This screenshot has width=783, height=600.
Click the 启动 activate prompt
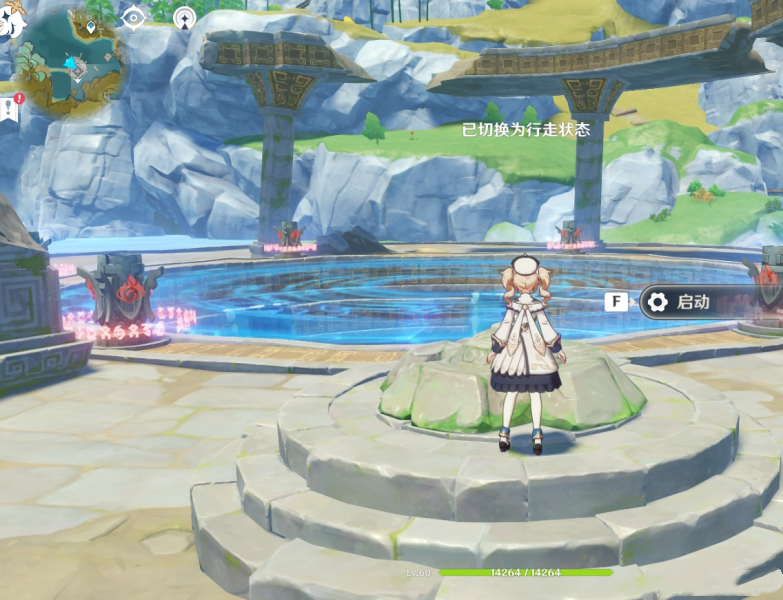point(693,301)
